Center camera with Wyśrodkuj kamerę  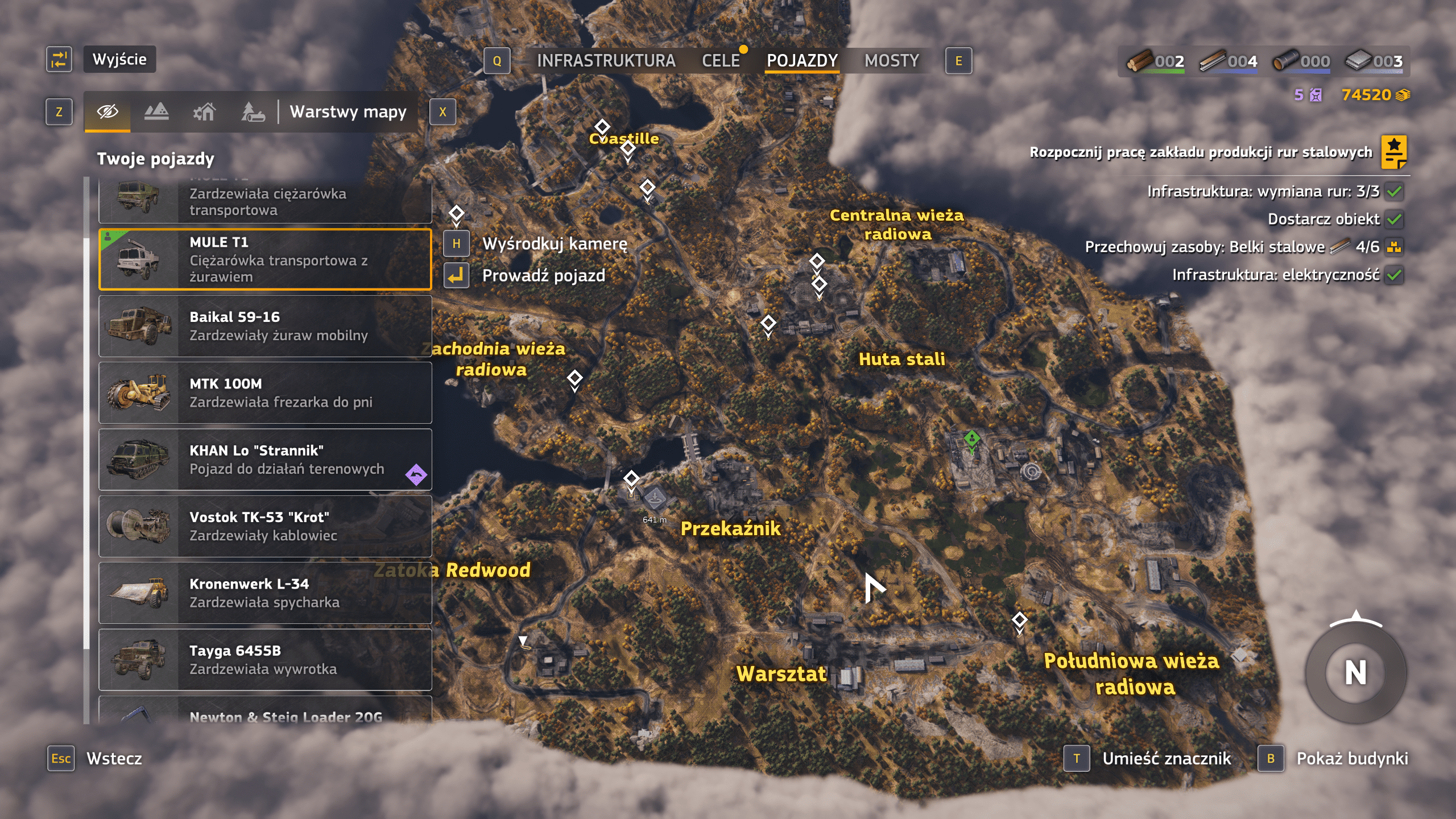[x=554, y=244]
